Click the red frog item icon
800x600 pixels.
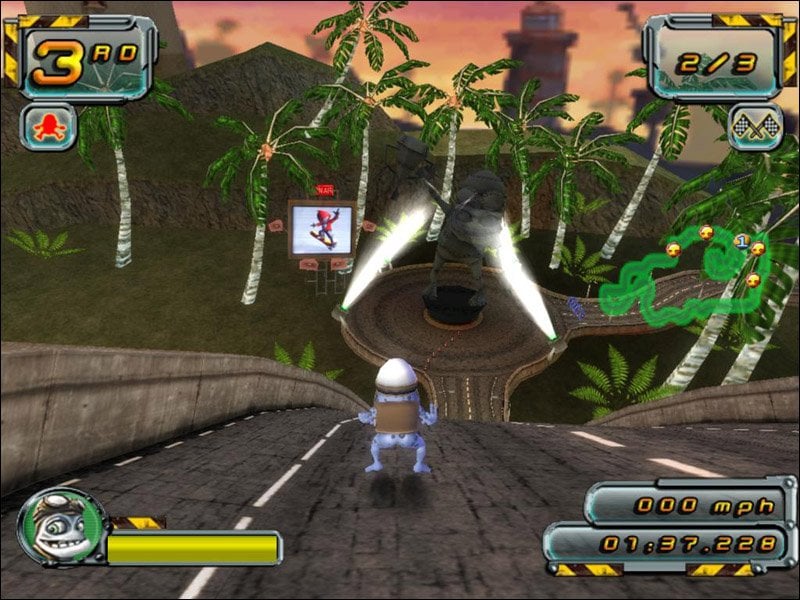coord(48,127)
